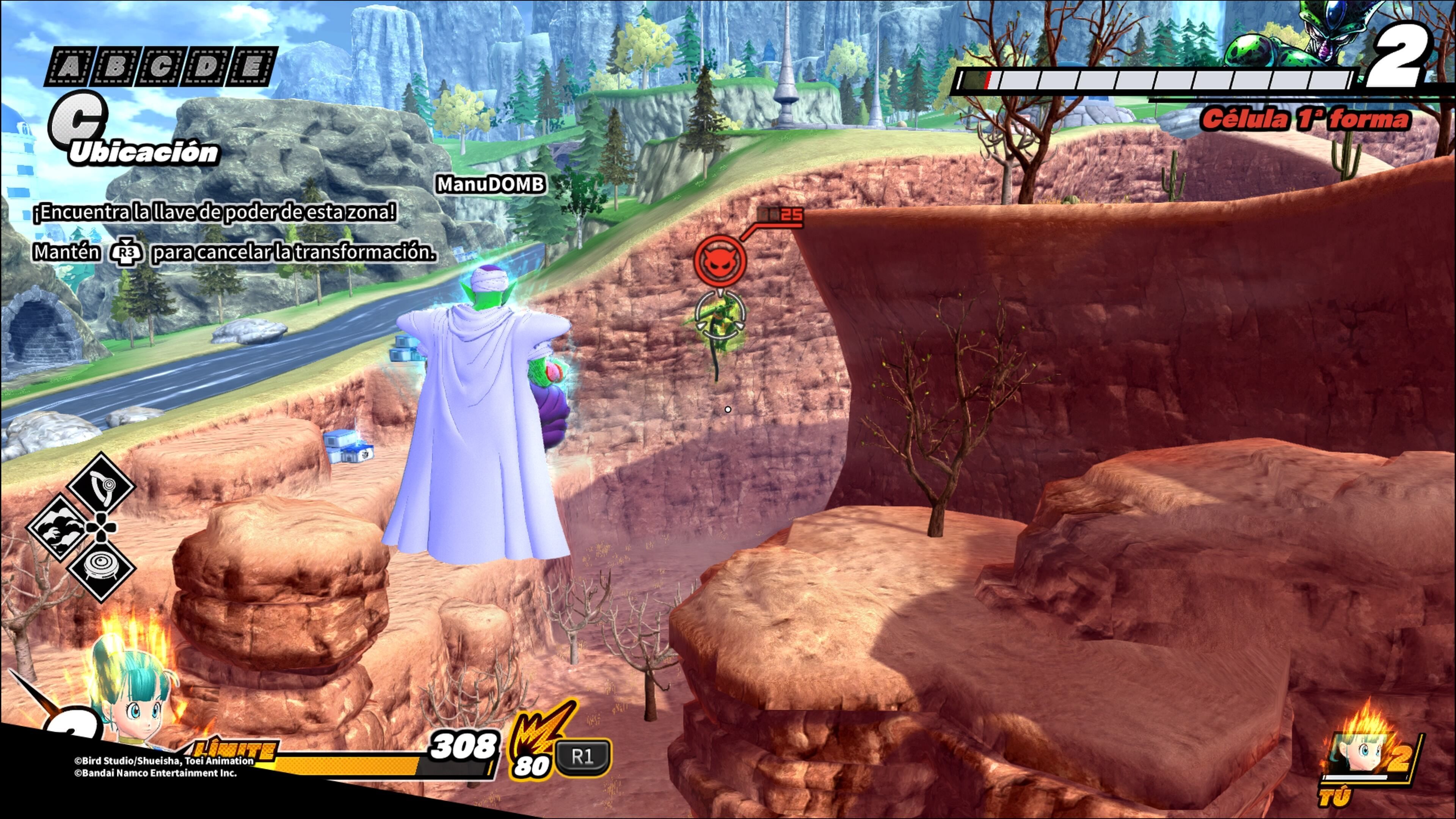Choose the area C key slot
The image size is (1456, 819).
coord(160,67)
